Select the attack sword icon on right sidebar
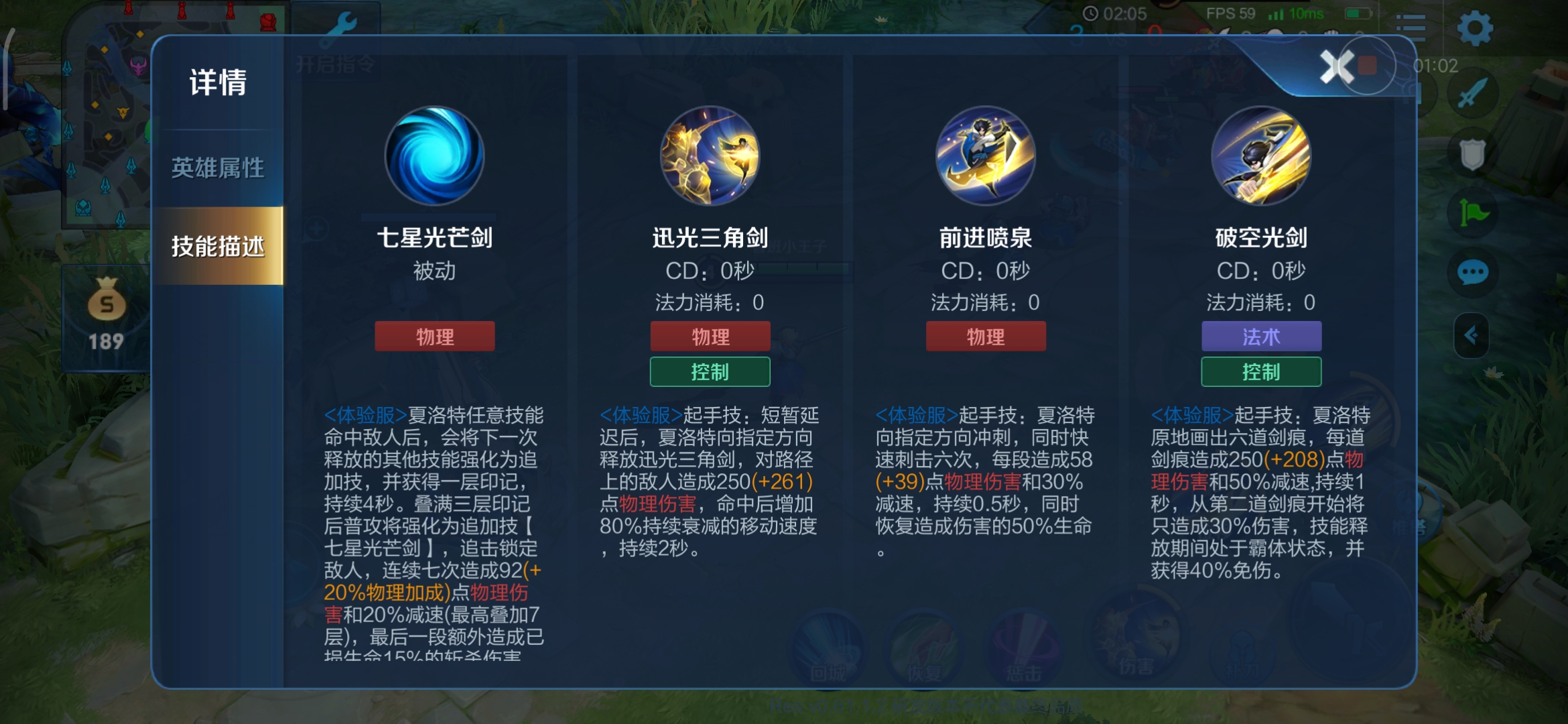 click(1472, 94)
